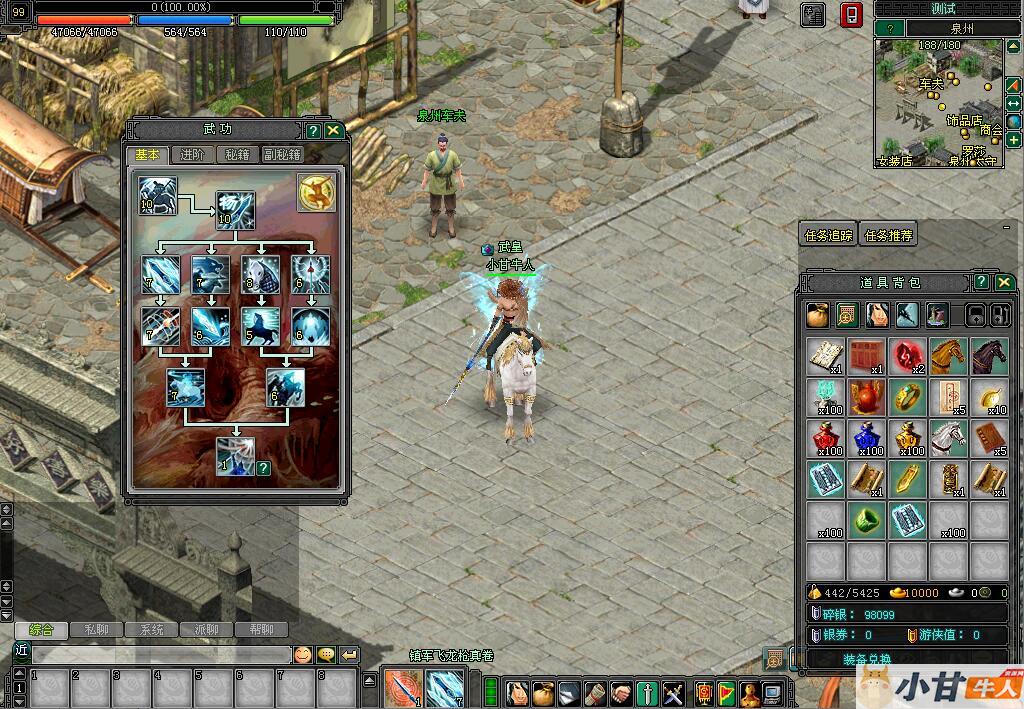The image size is (1024, 709).
Task: Open the 帮聊 guild chat tab
Action: 260,630
